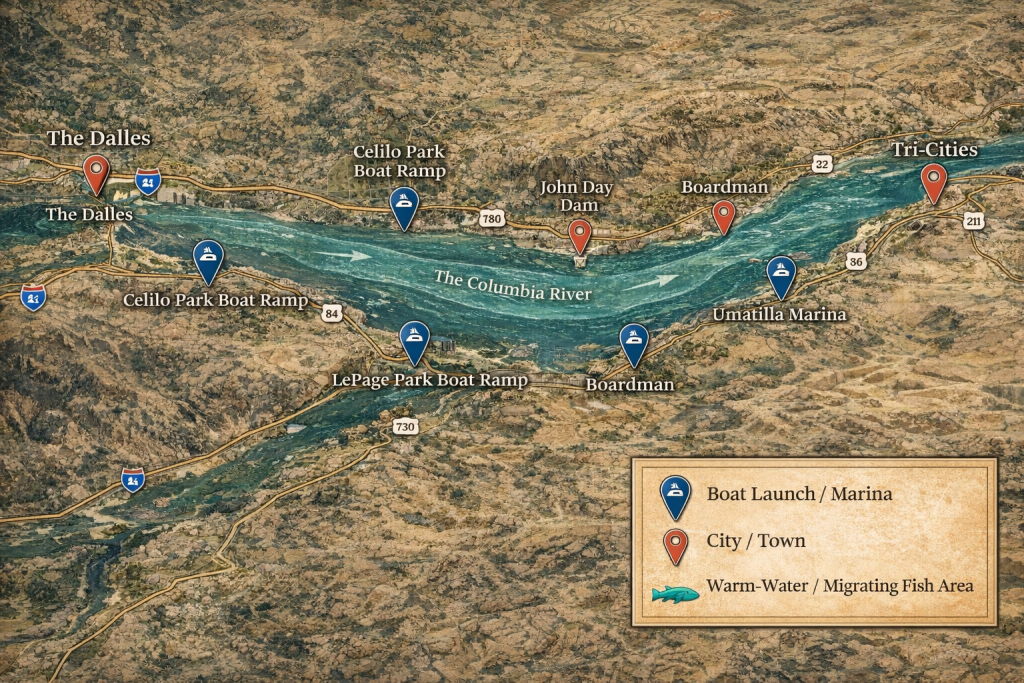The image size is (1024, 683).
Task: Click the John Day Dam map marker
Action: 579,235
